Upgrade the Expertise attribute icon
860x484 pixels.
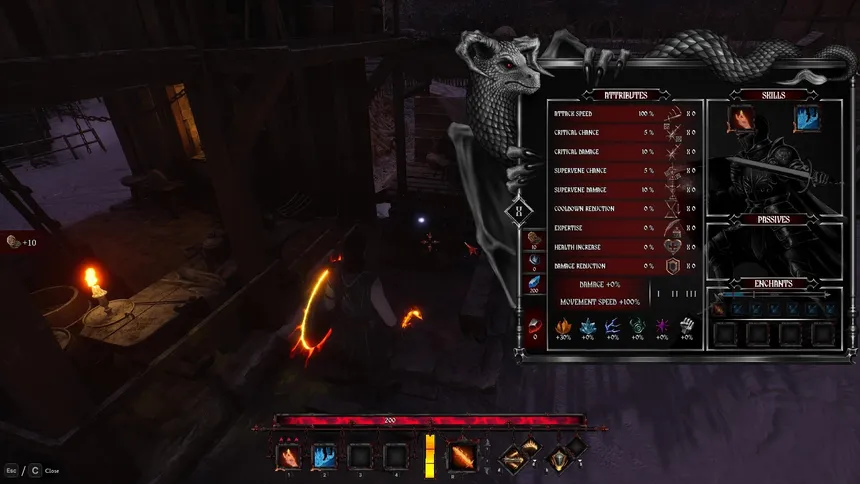tap(672, 228)
